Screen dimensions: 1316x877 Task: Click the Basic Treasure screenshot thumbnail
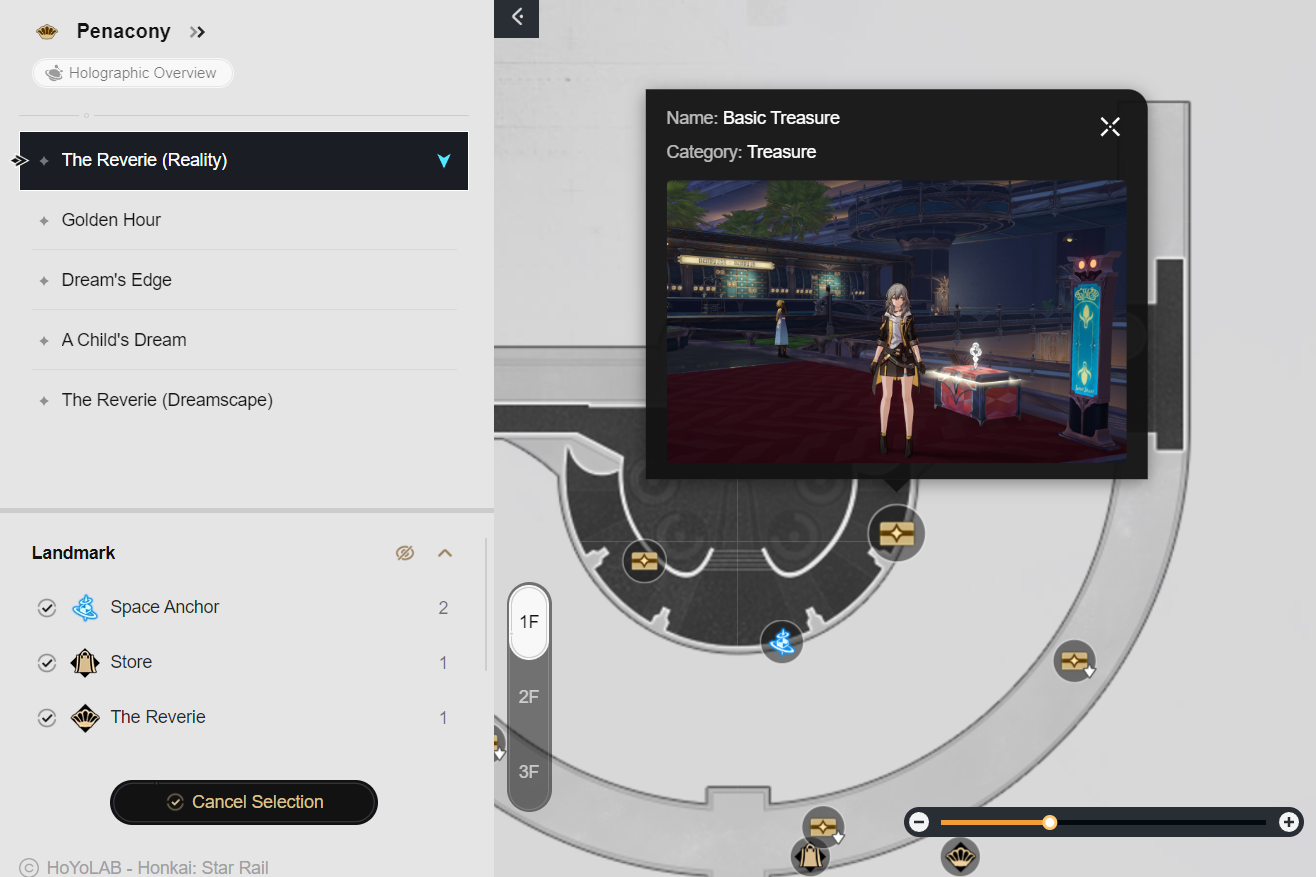point(896,321)
